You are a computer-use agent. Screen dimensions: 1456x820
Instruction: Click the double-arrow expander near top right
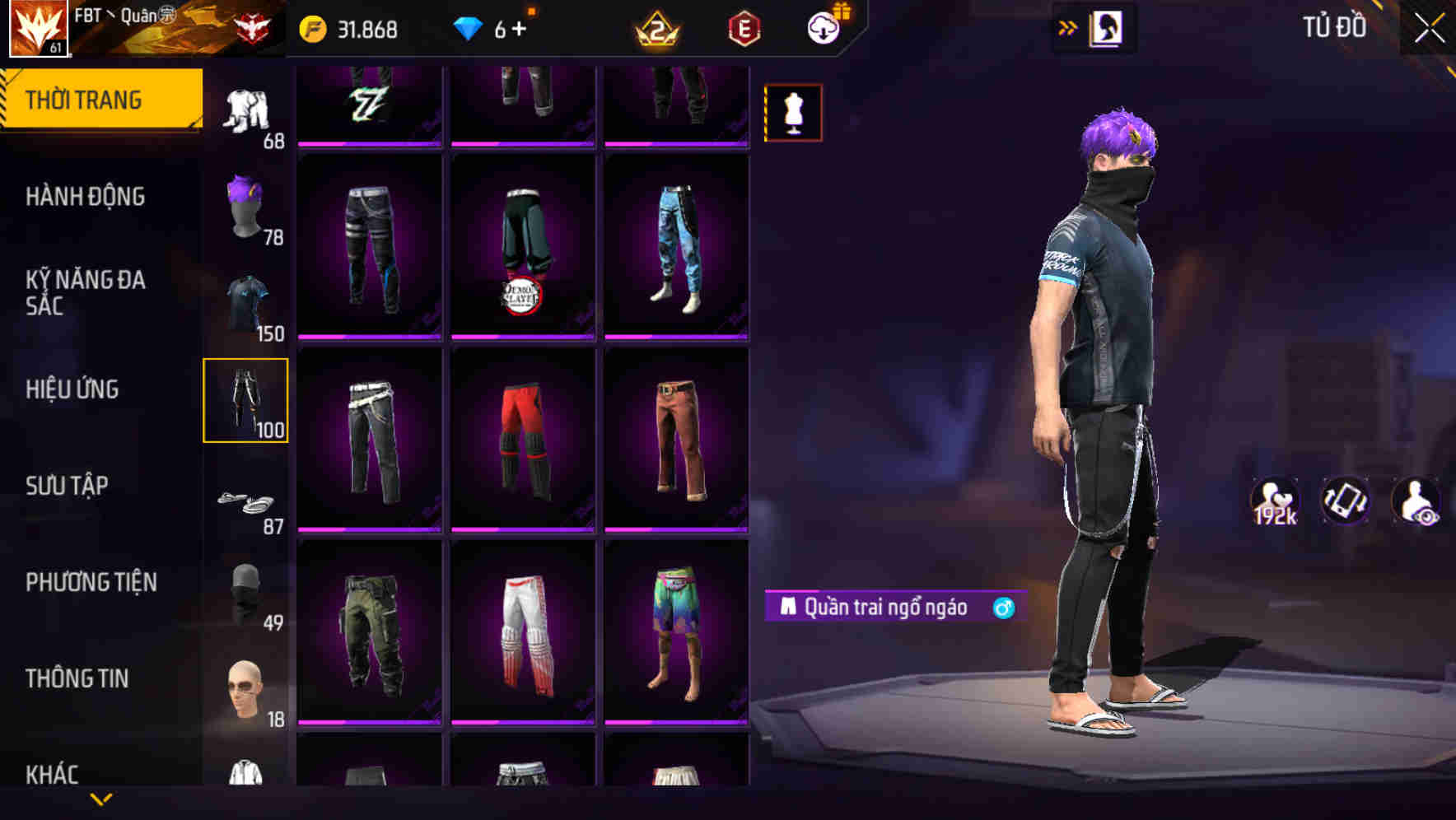tap(1069, 26)
